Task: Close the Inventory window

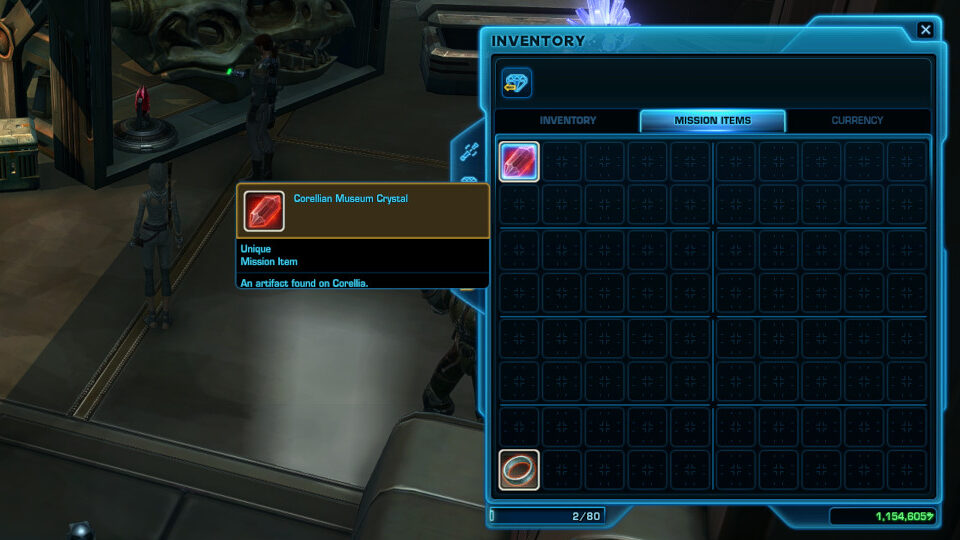Action: click(x=925, y=30)
